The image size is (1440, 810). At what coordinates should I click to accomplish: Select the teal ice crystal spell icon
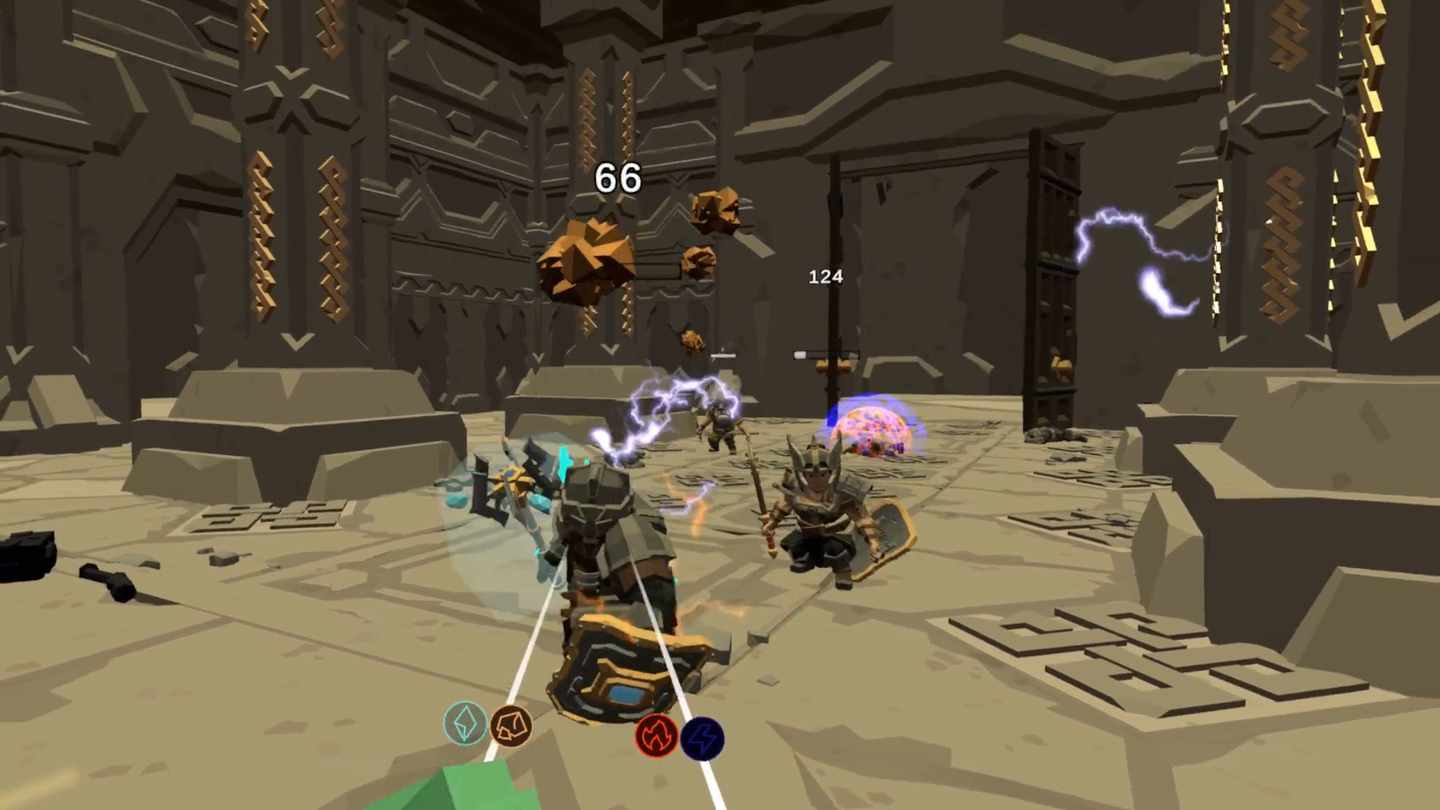pos(465,723)
